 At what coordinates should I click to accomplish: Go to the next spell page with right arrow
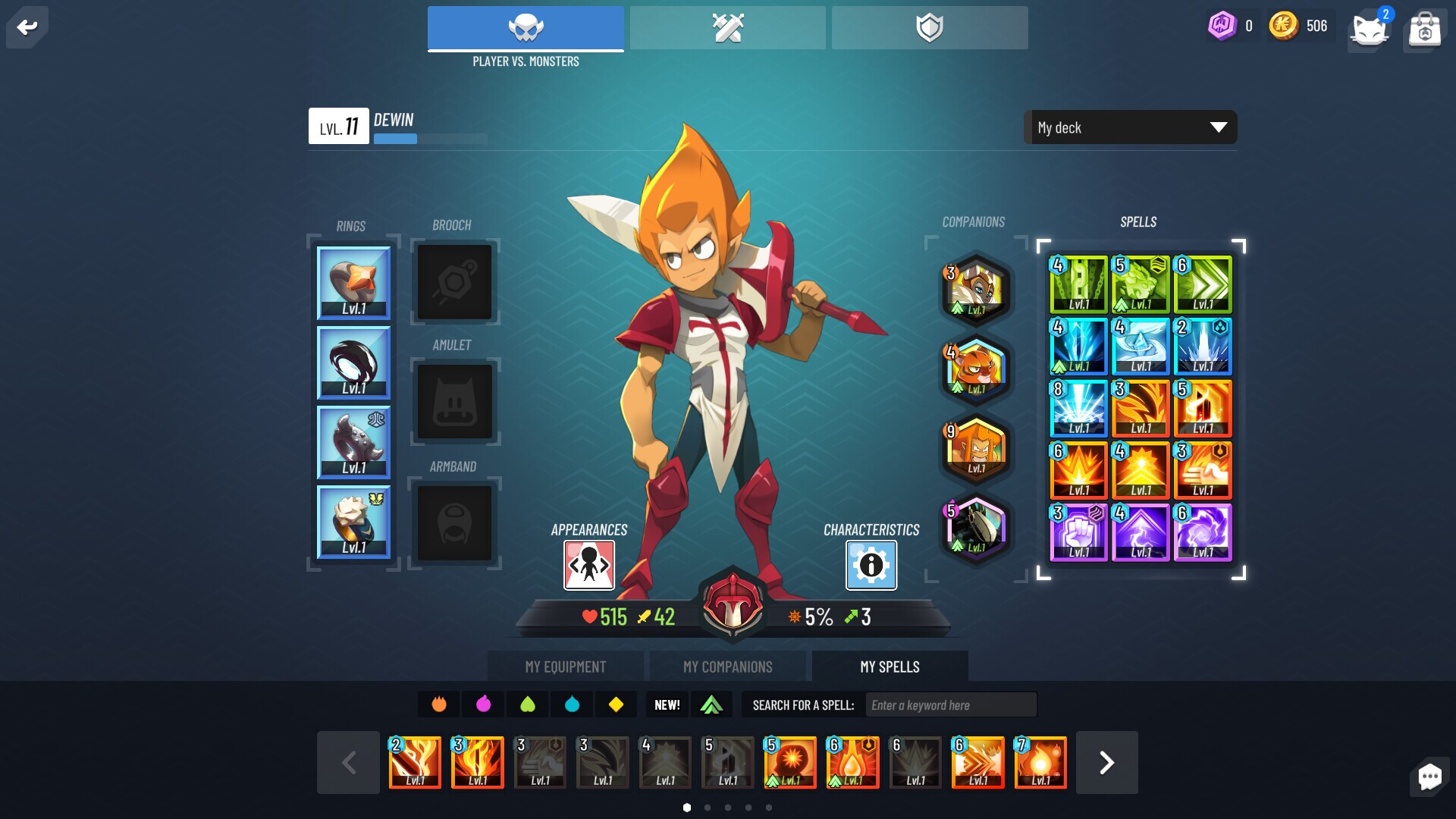click(1106, 762)
